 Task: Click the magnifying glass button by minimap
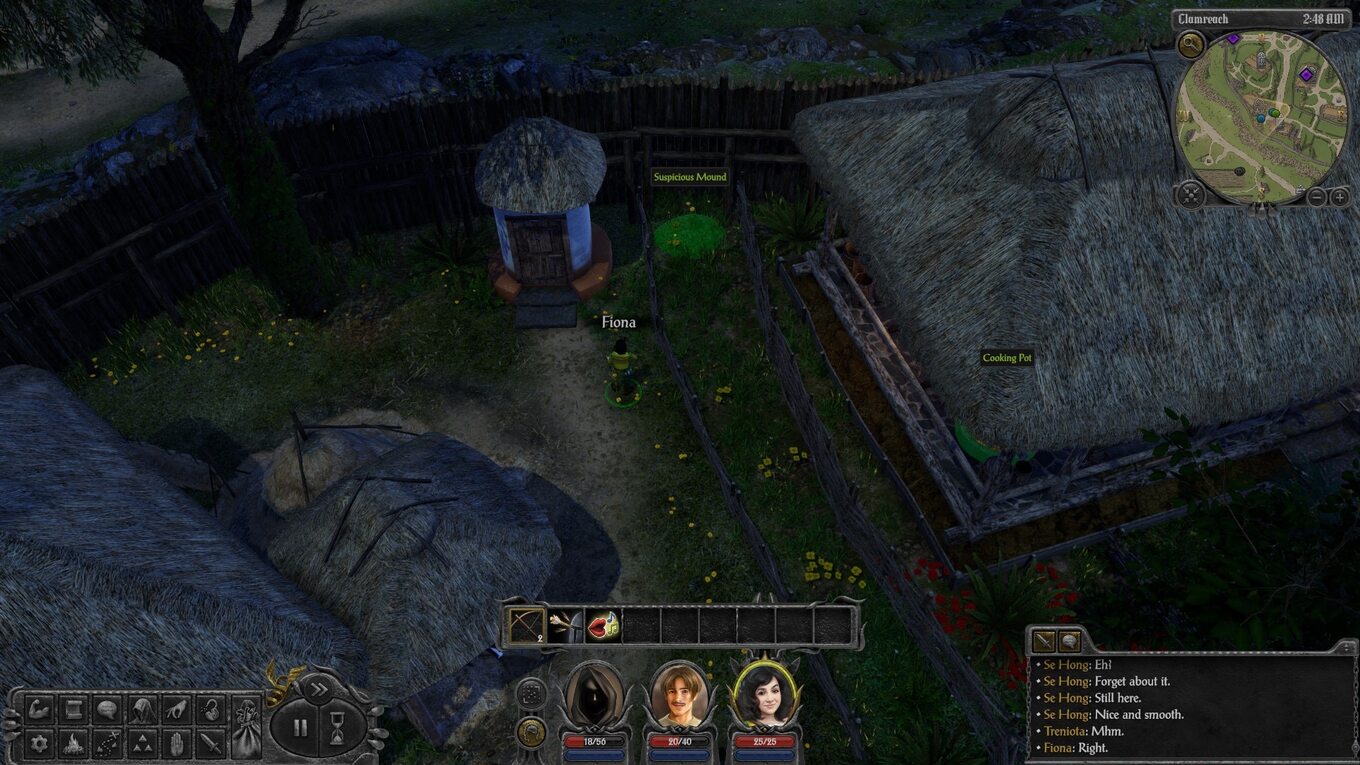coord(1190,44)
